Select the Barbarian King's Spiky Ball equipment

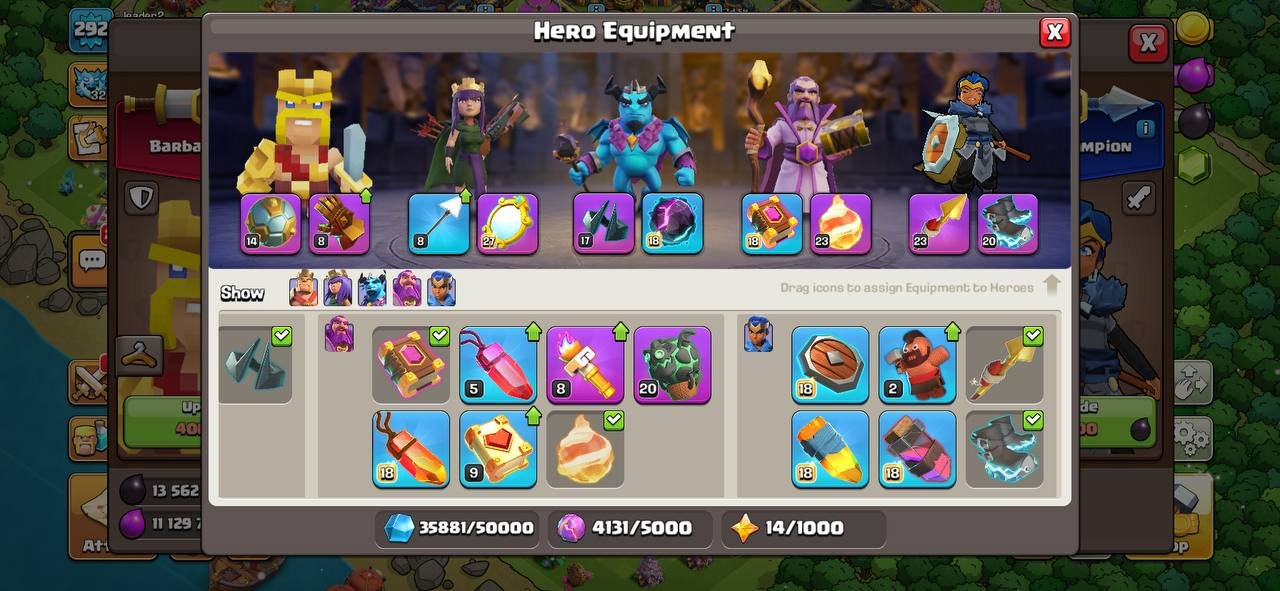coord(271,223)
